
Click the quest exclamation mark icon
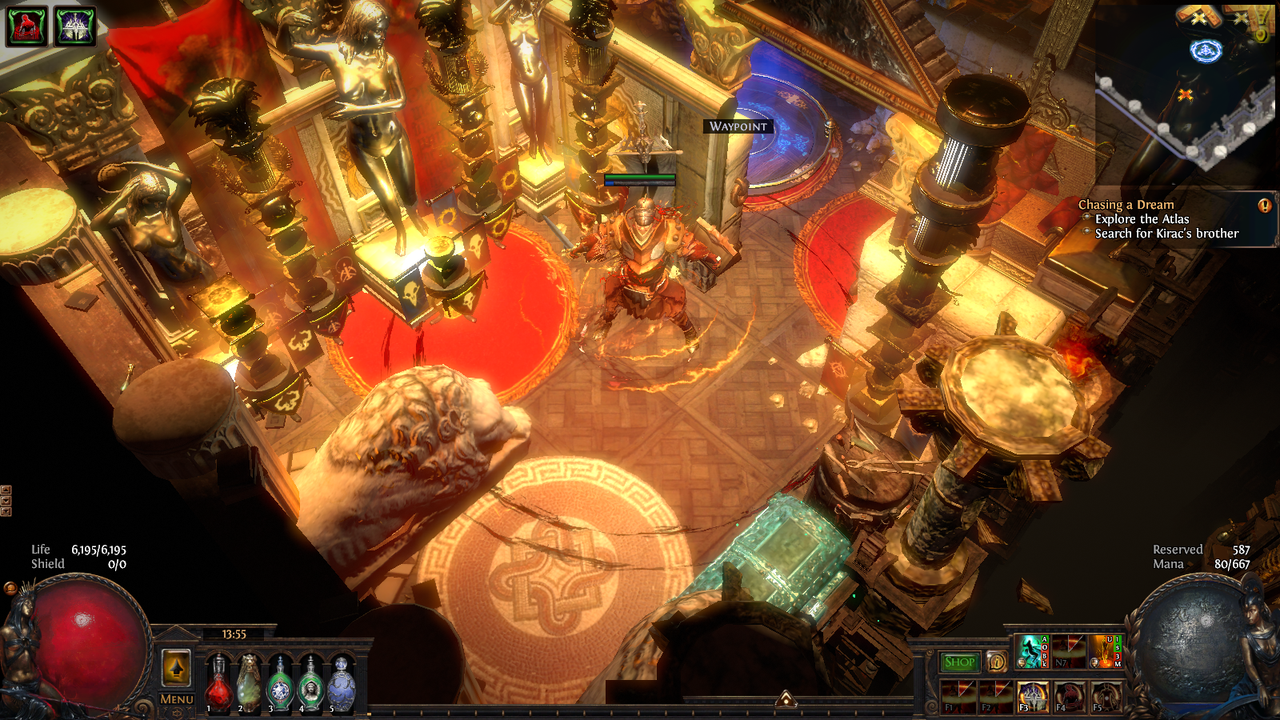click(x=1265, y=206)
